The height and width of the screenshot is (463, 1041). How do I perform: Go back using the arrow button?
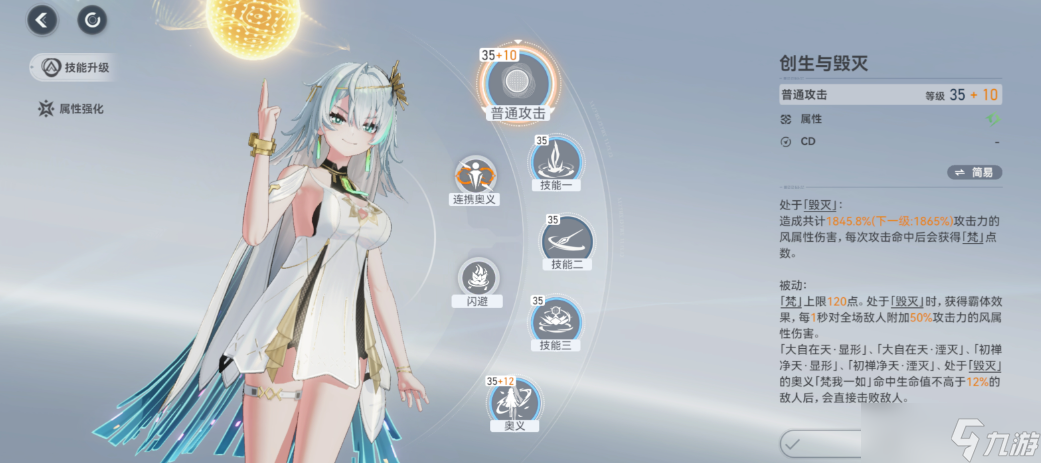(42, 18)
